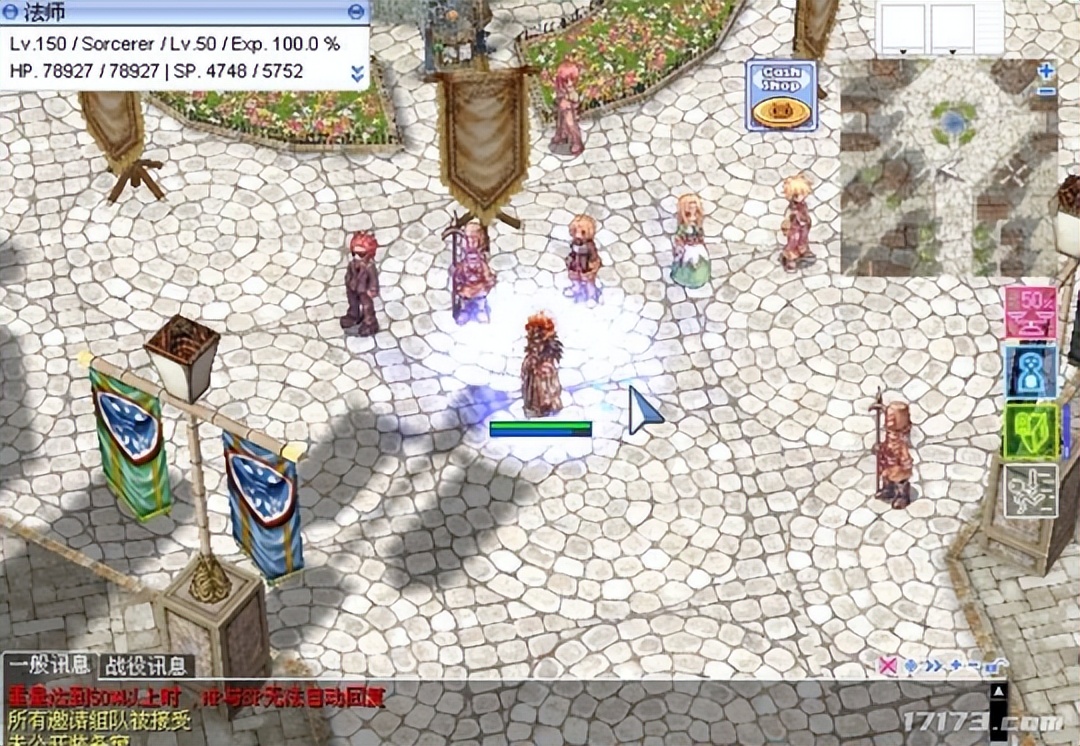Viewport: 1080px width, 746px height.
Task: Click the green shield buff icon
Action: [1030, 431]
